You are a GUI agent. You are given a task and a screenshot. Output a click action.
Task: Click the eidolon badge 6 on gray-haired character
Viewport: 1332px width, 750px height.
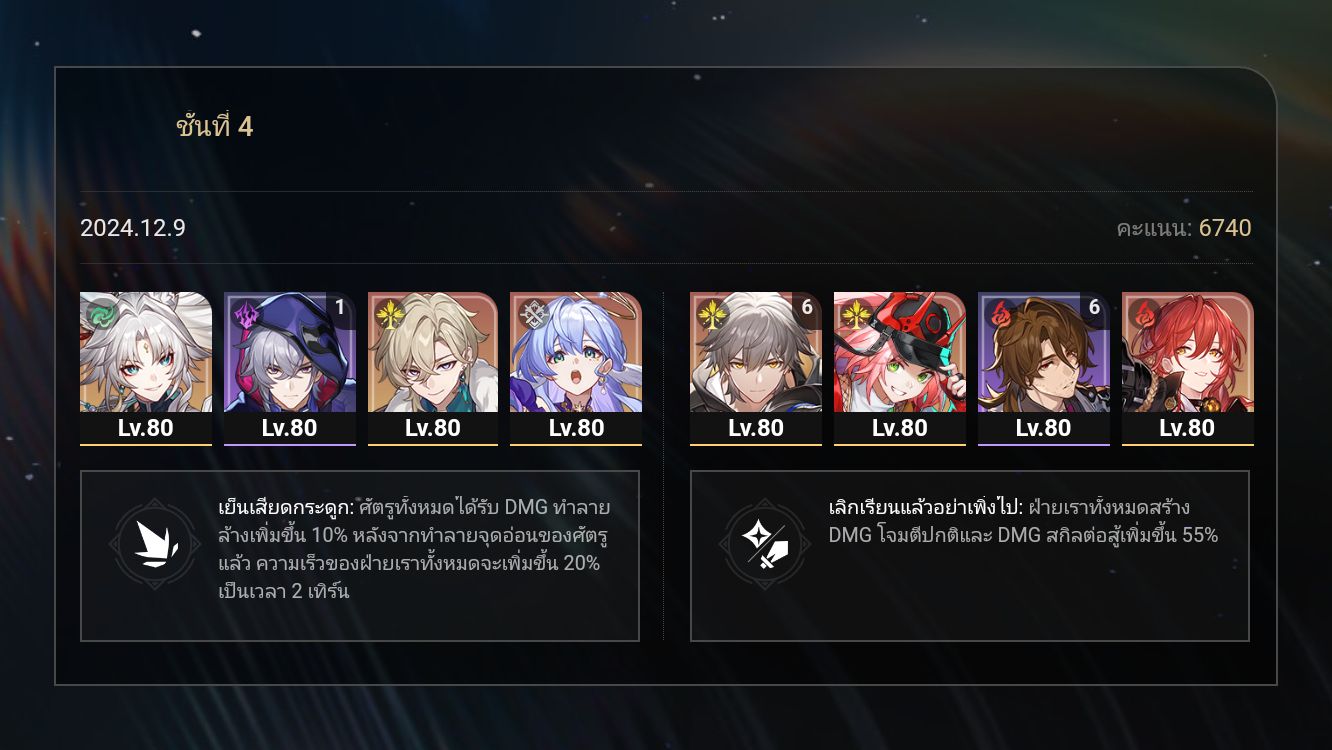pos(806,309)
